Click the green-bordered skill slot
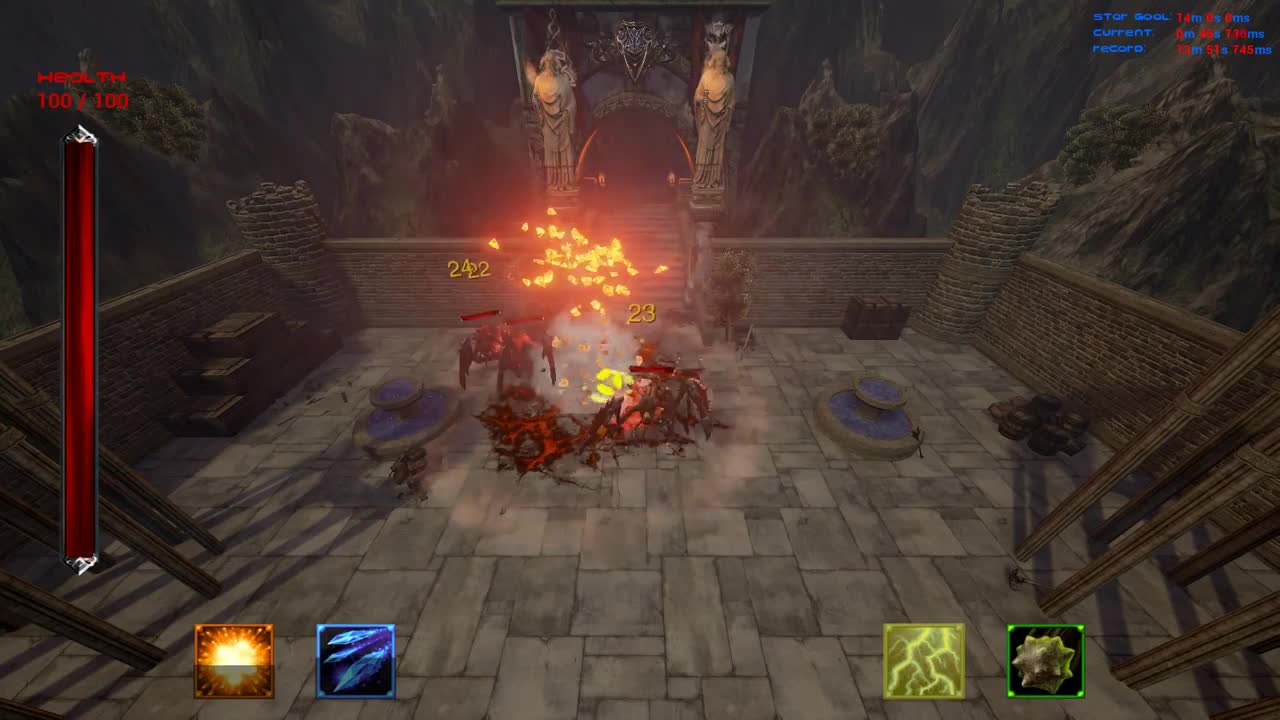 click(1044, 662)
